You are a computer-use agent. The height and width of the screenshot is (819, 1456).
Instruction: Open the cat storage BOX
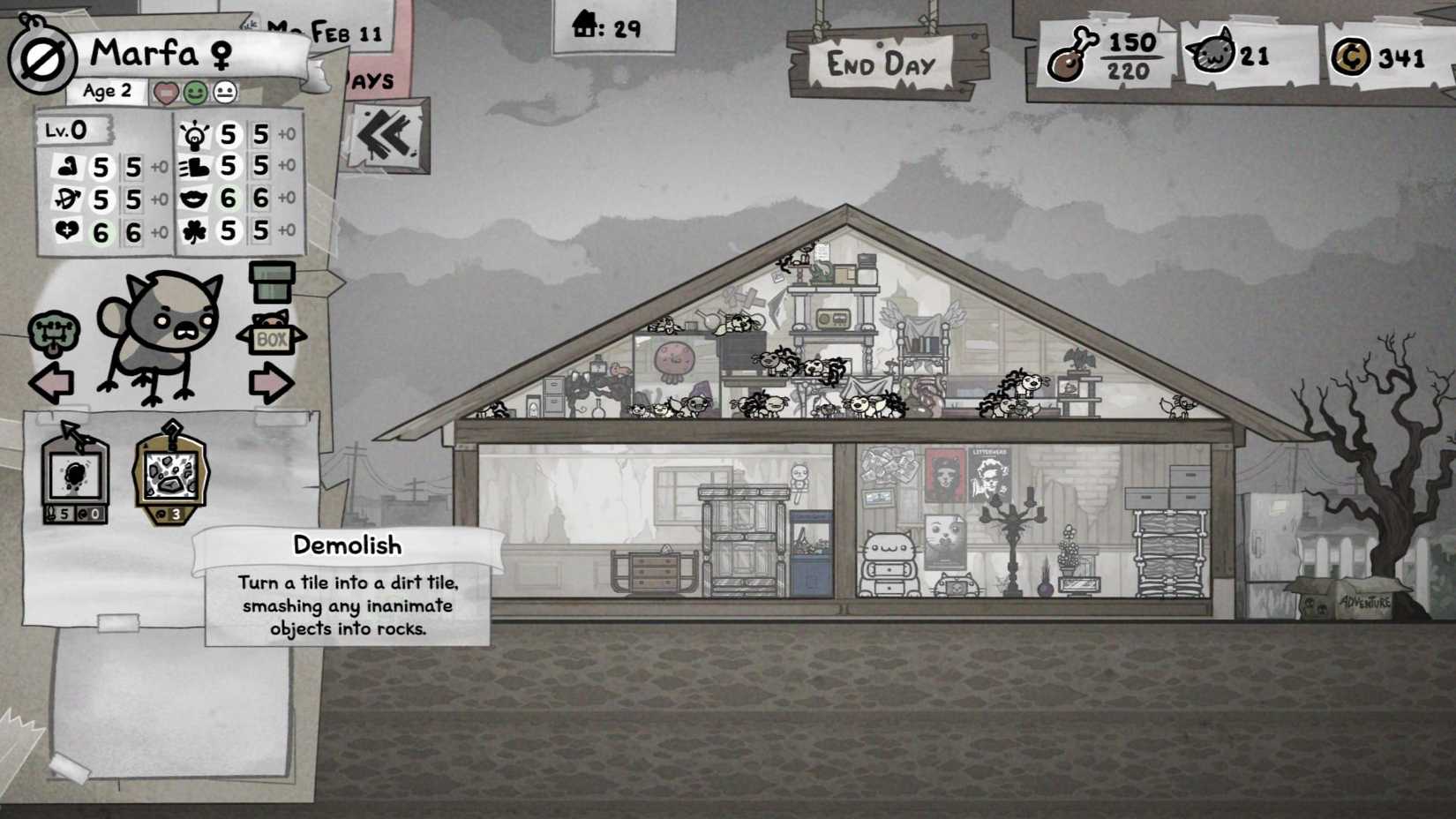click(x=271, y=338)
